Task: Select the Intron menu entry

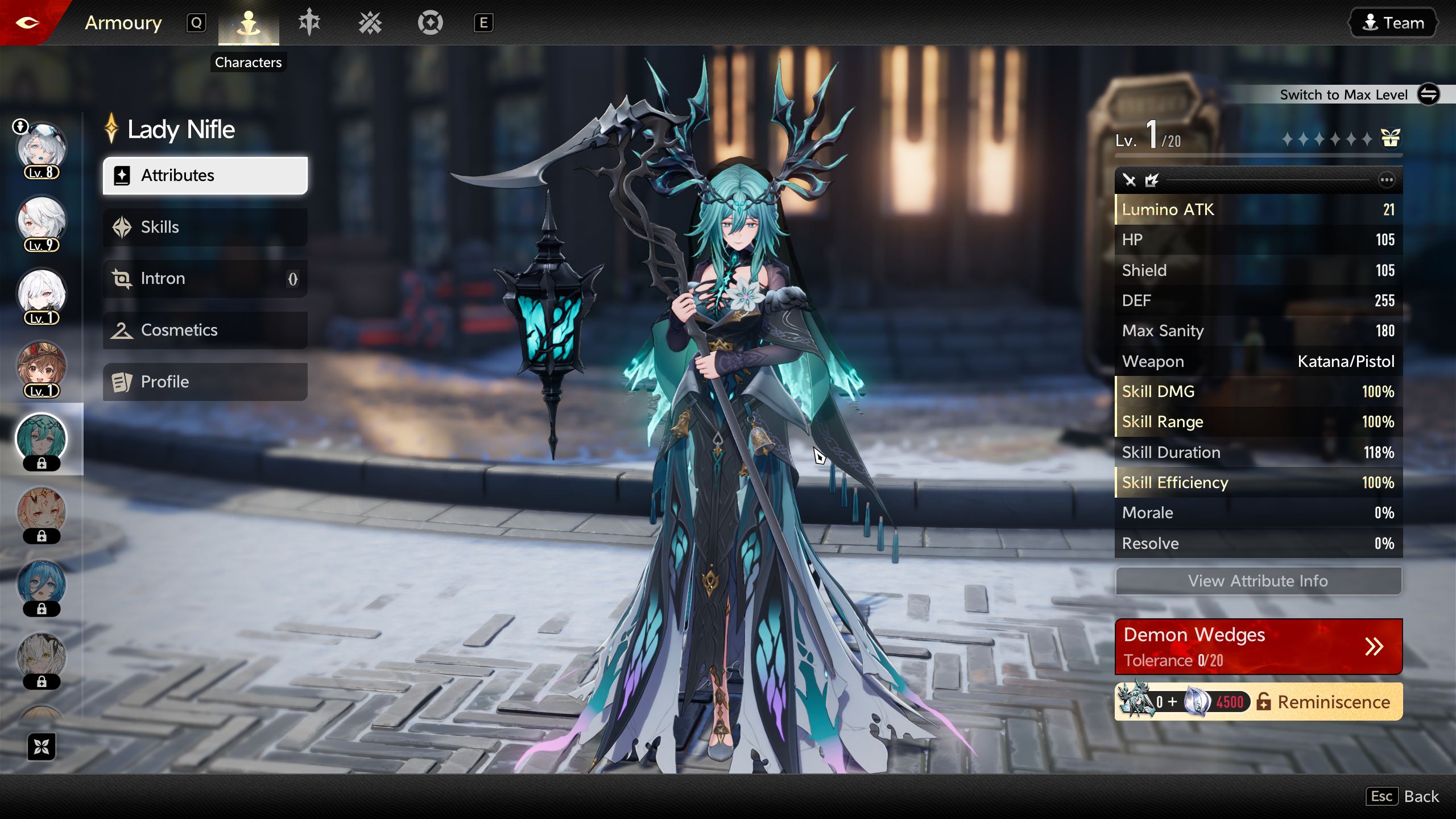Action: pyautogui.click(x=205, y=279)
